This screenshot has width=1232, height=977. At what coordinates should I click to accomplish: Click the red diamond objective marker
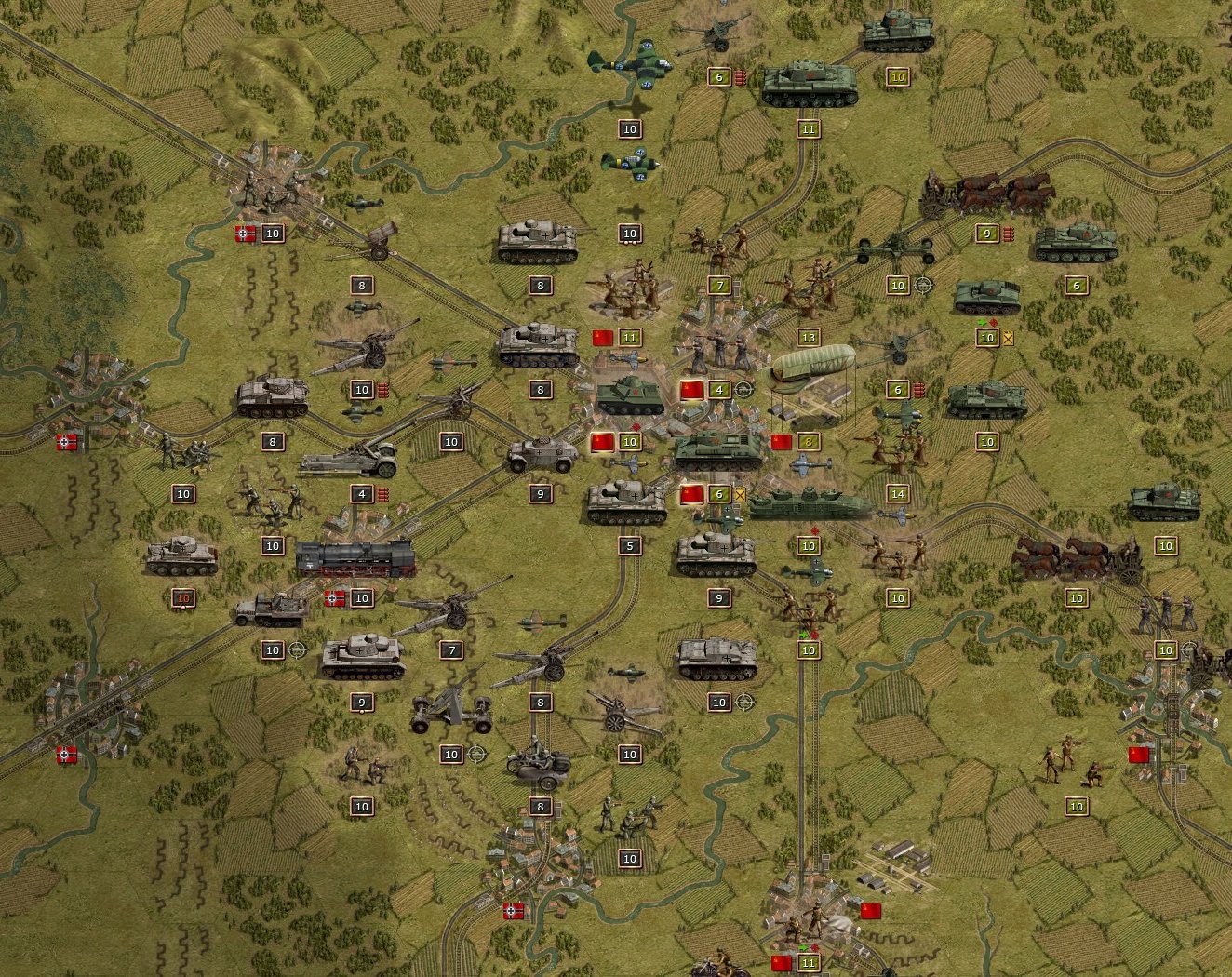coord(636,424)
